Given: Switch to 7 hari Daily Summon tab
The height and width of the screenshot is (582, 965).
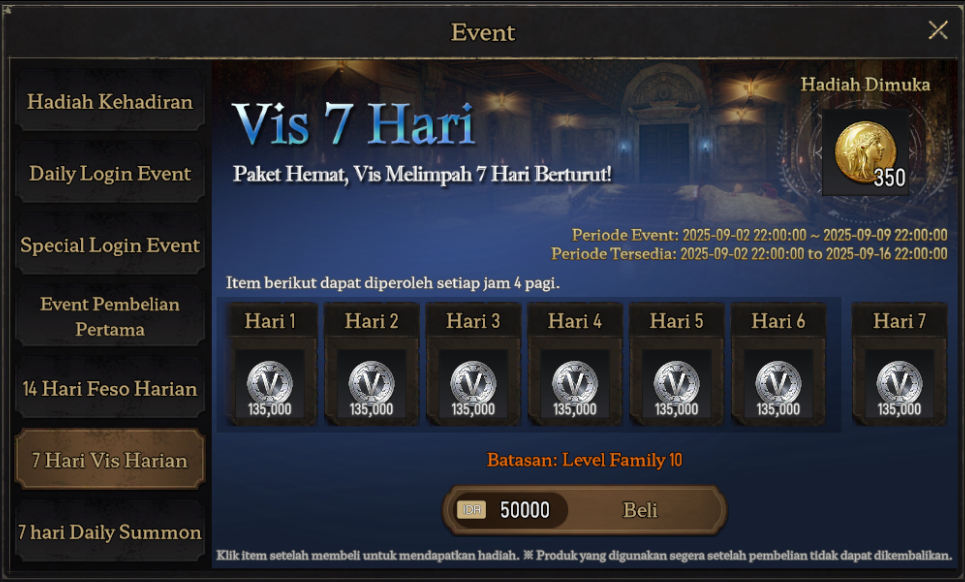Looking at the screenshot, I should click(x=110, y=533).
